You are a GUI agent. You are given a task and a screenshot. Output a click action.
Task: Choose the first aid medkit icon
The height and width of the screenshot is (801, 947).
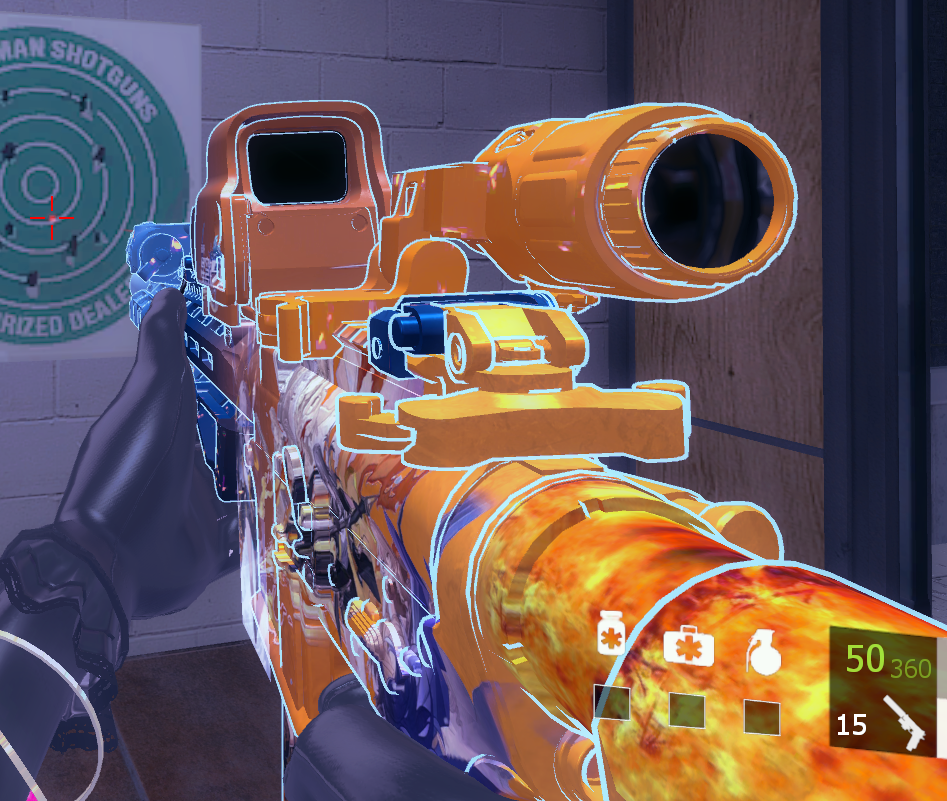[688, 645]
